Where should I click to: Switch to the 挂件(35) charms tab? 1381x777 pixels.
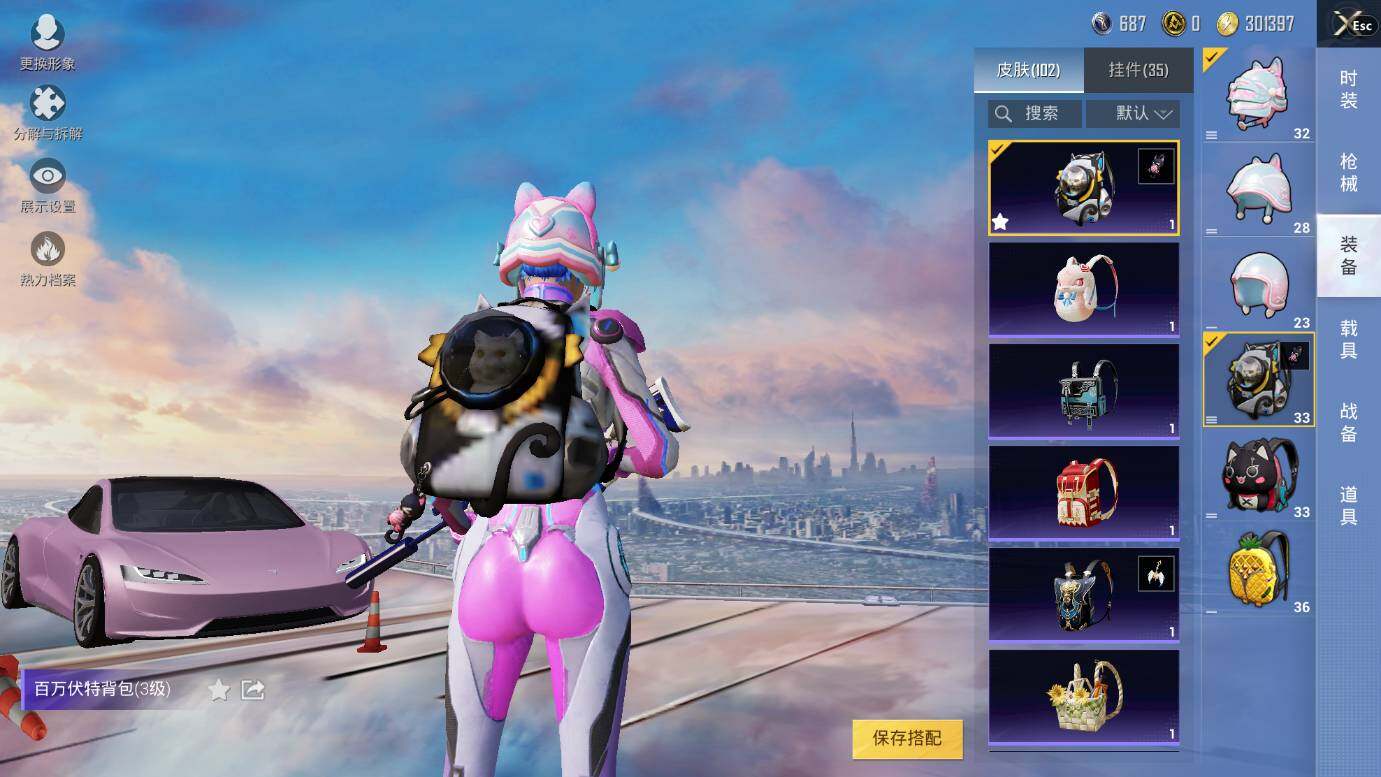coord(1138,70)
